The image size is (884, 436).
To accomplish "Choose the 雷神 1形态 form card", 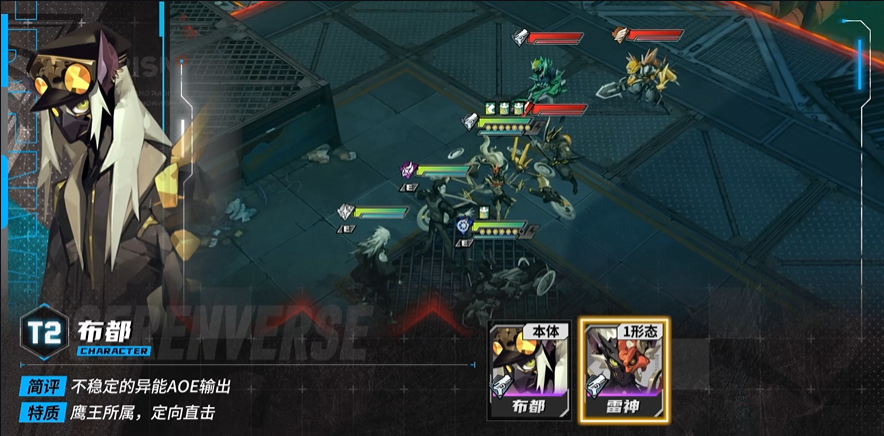I will [625, 370].
